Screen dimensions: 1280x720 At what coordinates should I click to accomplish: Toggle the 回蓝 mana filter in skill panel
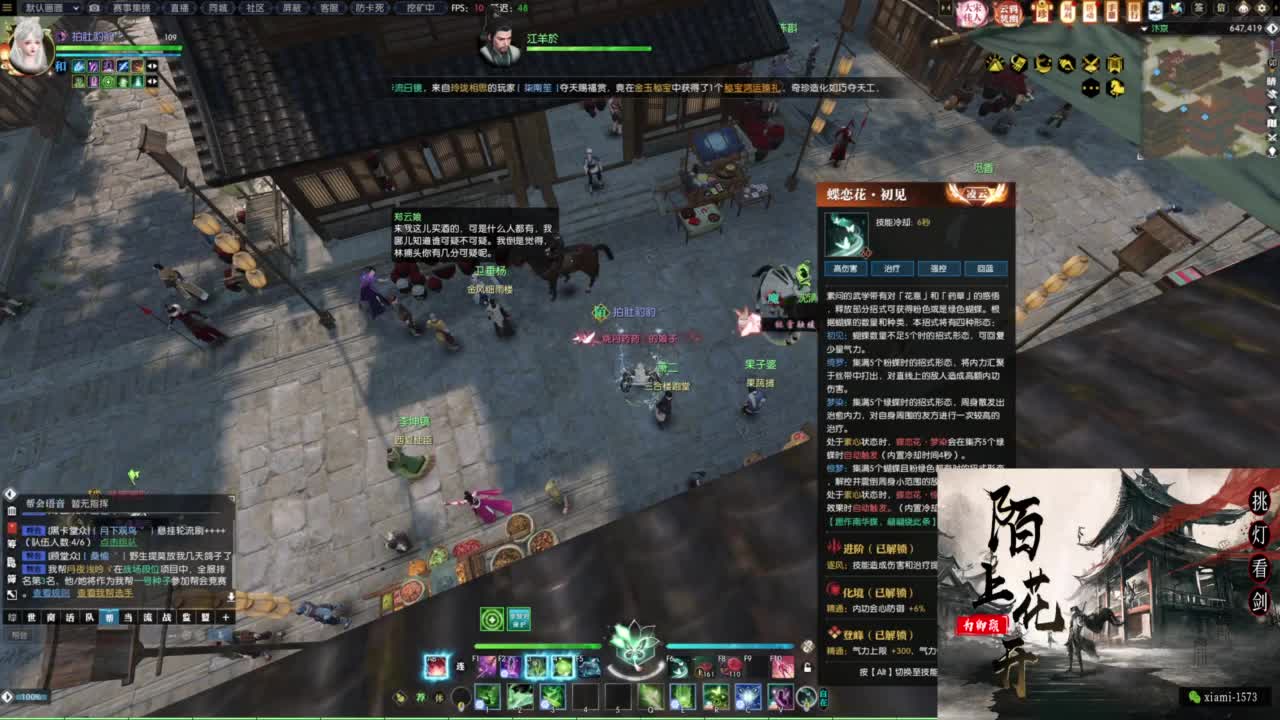tap(984, 268)
